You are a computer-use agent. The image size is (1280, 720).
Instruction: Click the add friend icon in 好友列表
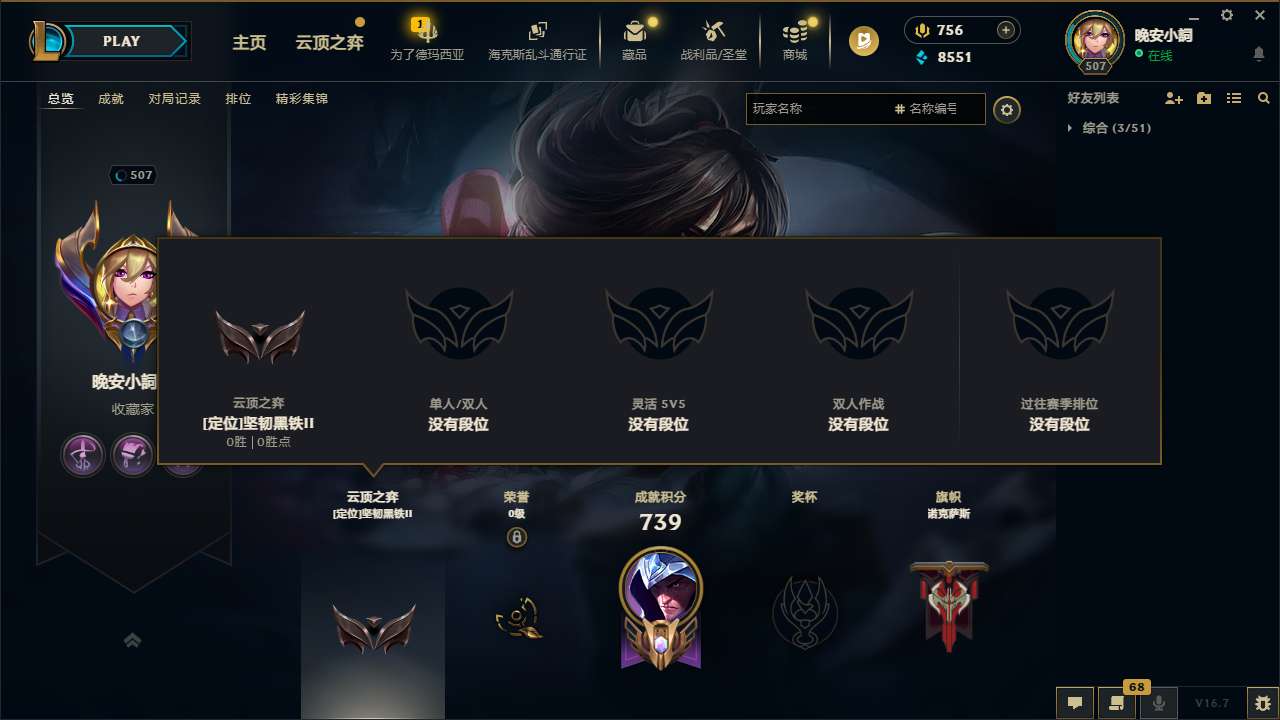[1173, 98]
